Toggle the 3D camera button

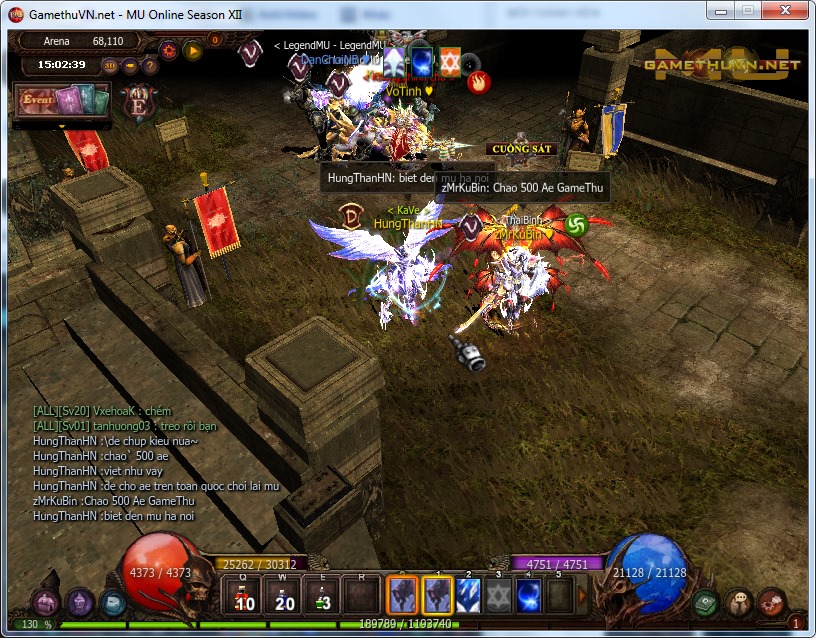pos(110,66)
